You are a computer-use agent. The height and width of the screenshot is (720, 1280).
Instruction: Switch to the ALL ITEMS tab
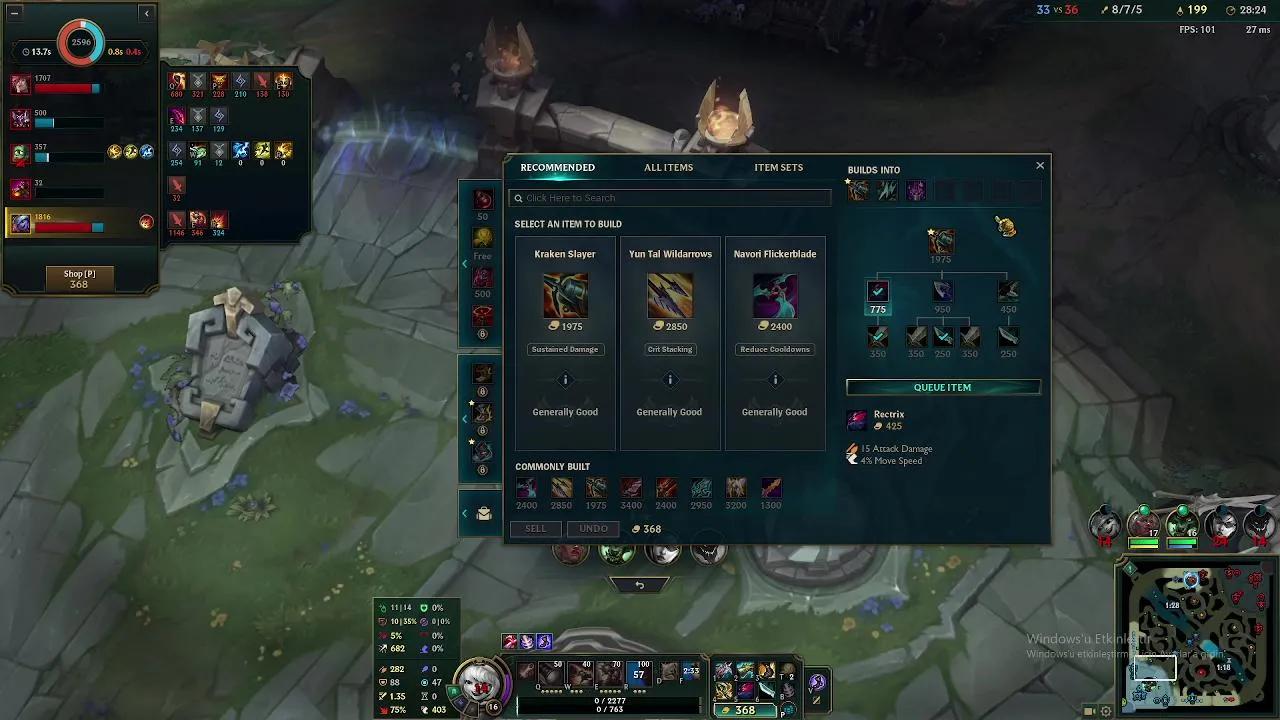click(x=668, y=167)
